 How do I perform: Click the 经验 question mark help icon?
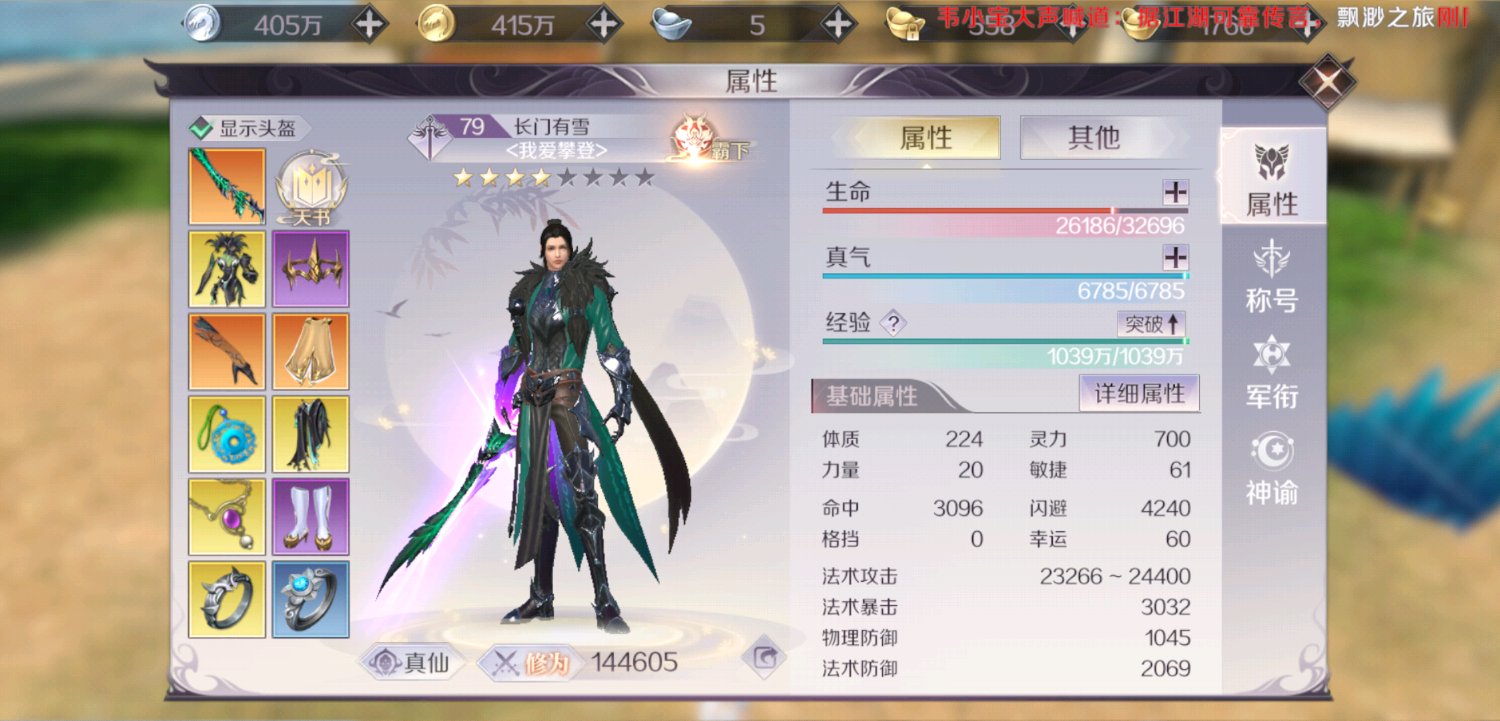(895, 324)
